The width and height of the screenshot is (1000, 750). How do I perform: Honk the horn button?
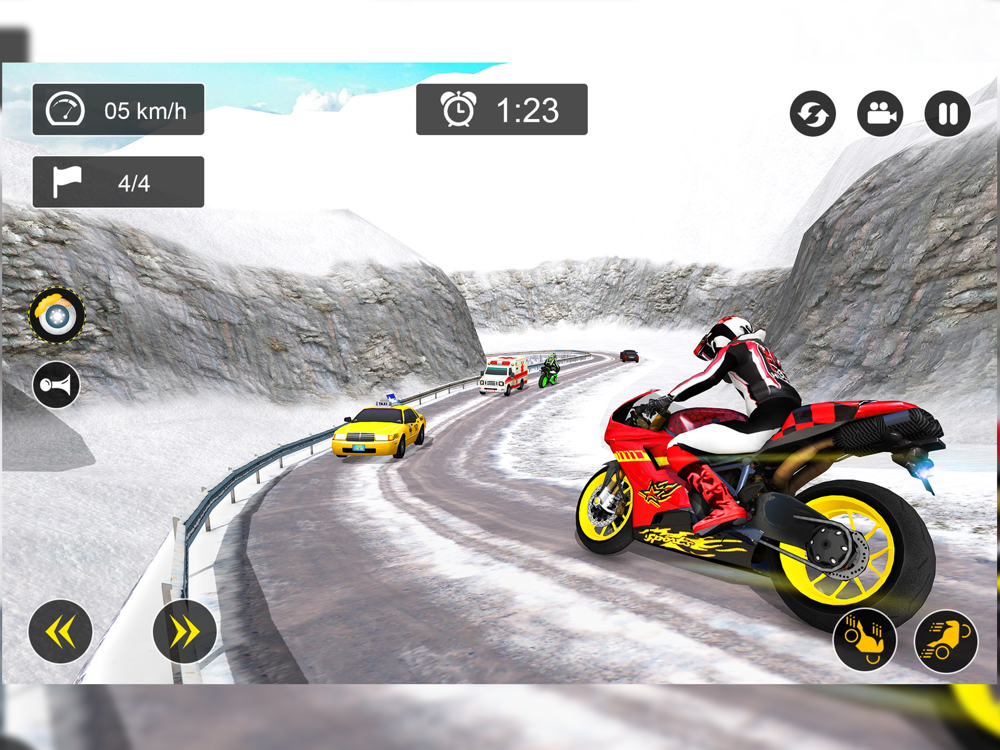pos(56,385)
